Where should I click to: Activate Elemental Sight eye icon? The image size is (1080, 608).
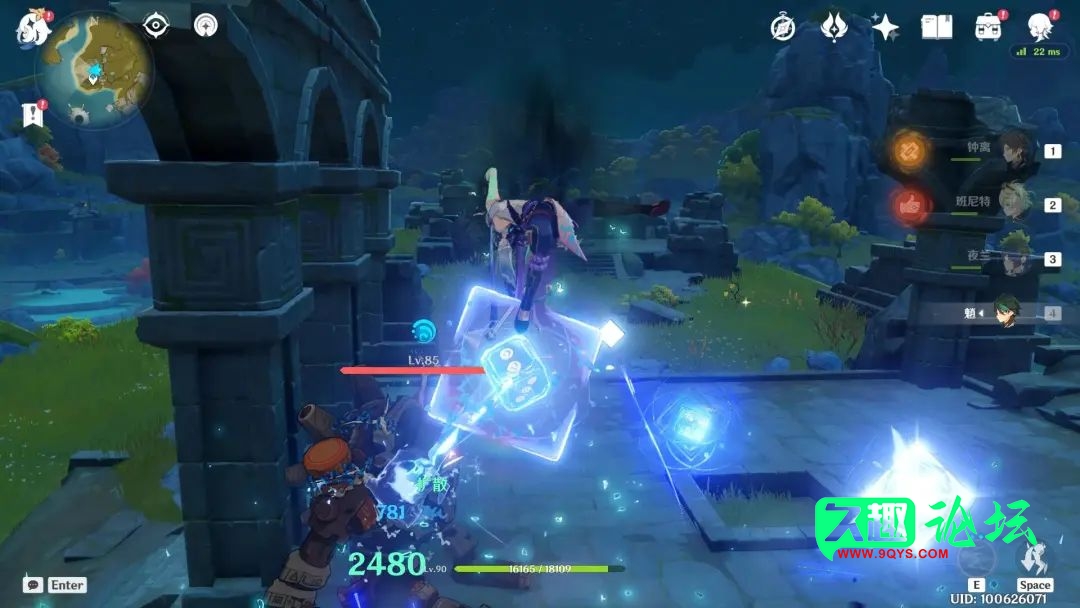click(x=156, y=25)
